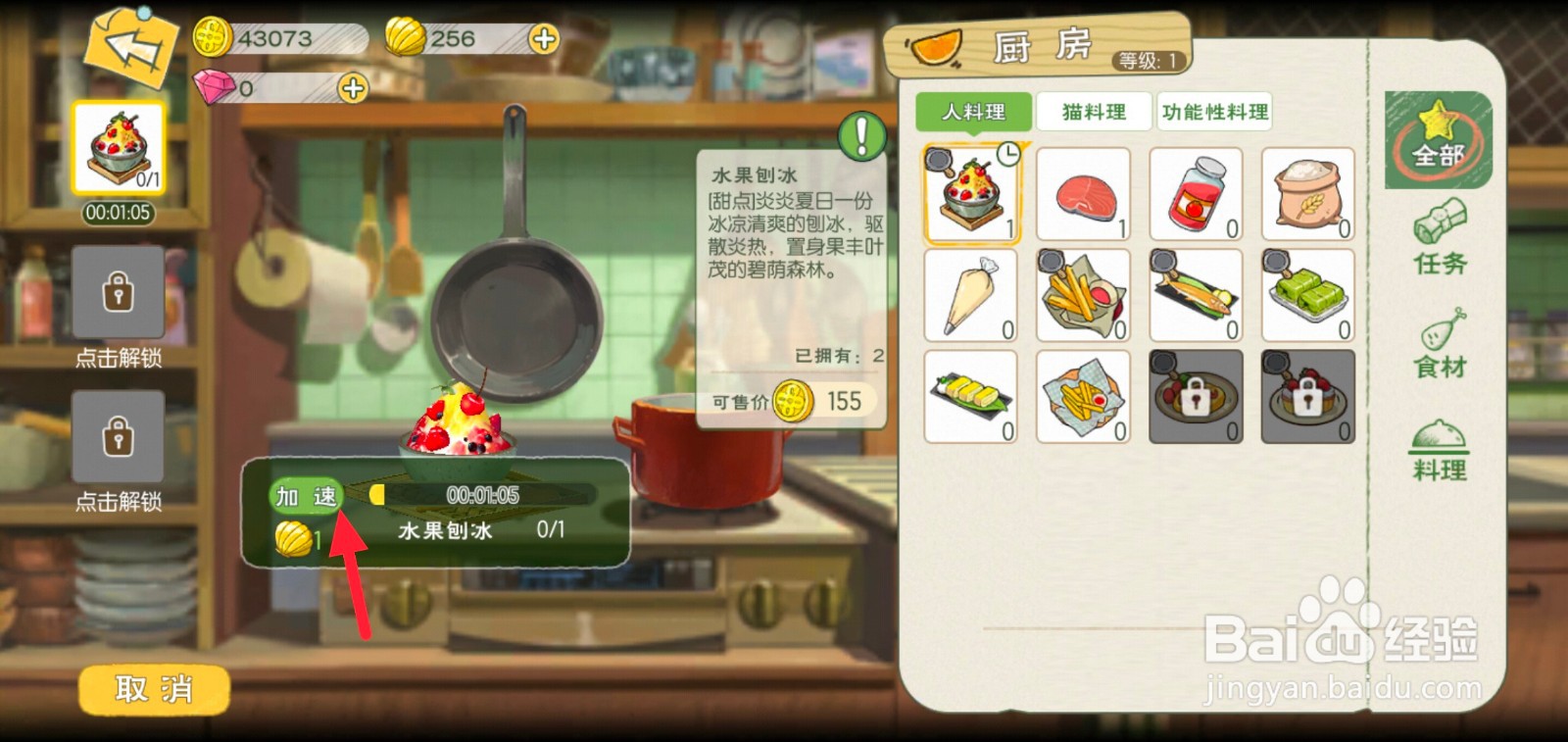Click the first locked recipe with padlock
The height and width of the screenshot is (742, 1568).
tap(1196, 396)
